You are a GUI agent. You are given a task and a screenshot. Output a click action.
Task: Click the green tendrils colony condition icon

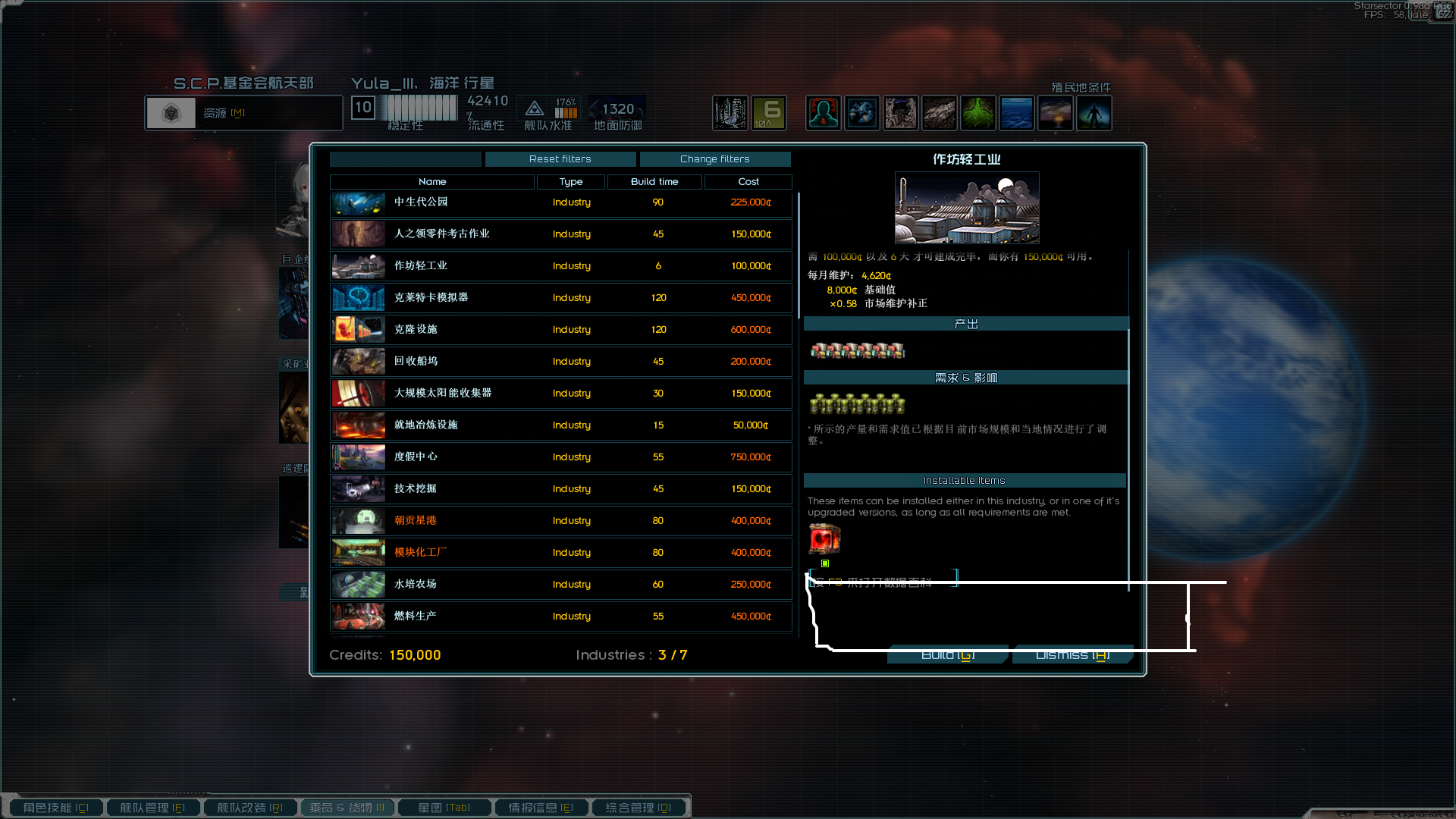[x=978, y=112]
